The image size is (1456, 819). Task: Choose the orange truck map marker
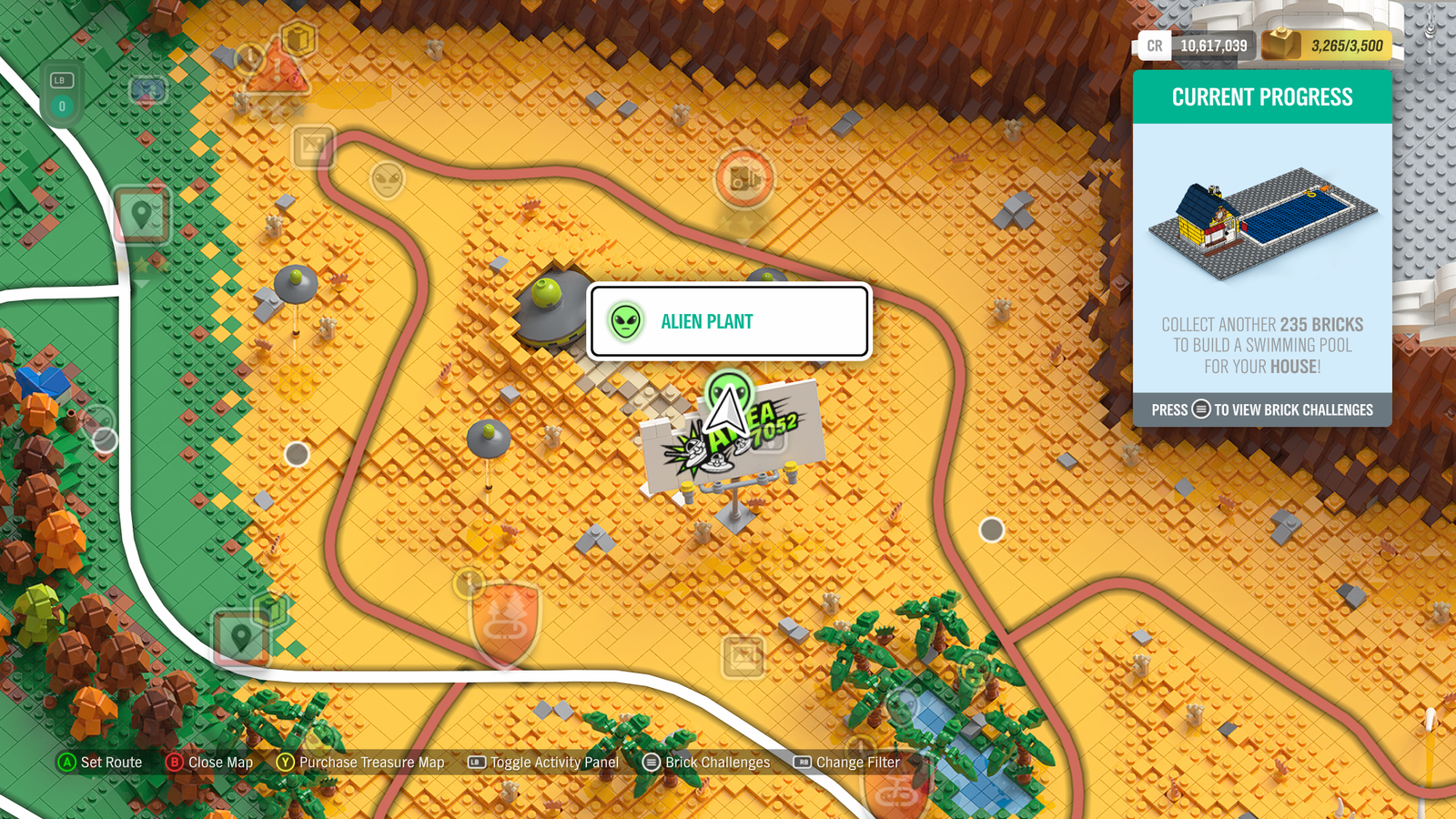click(744, 178)
